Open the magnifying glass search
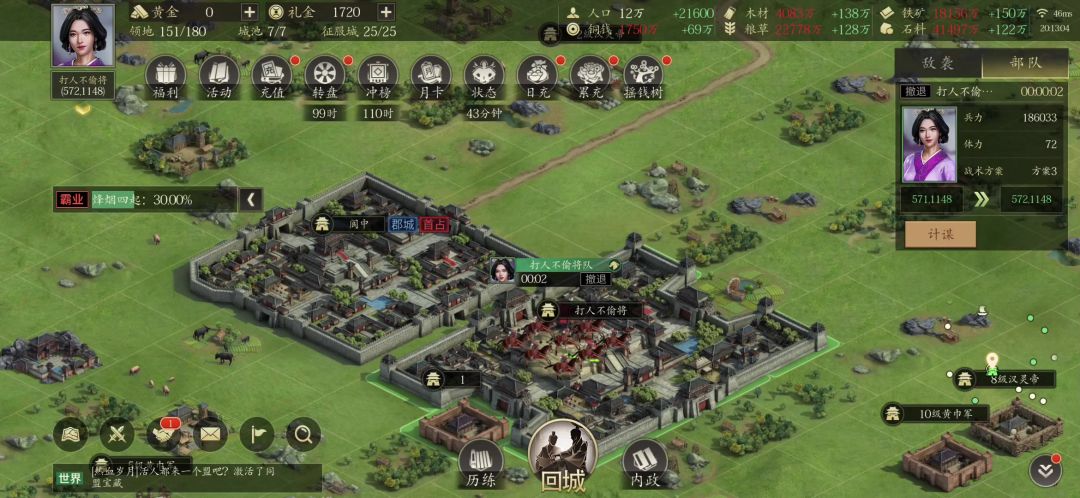Image resolution: width=1080 pixels, height=498 pixels. [304, 434]
